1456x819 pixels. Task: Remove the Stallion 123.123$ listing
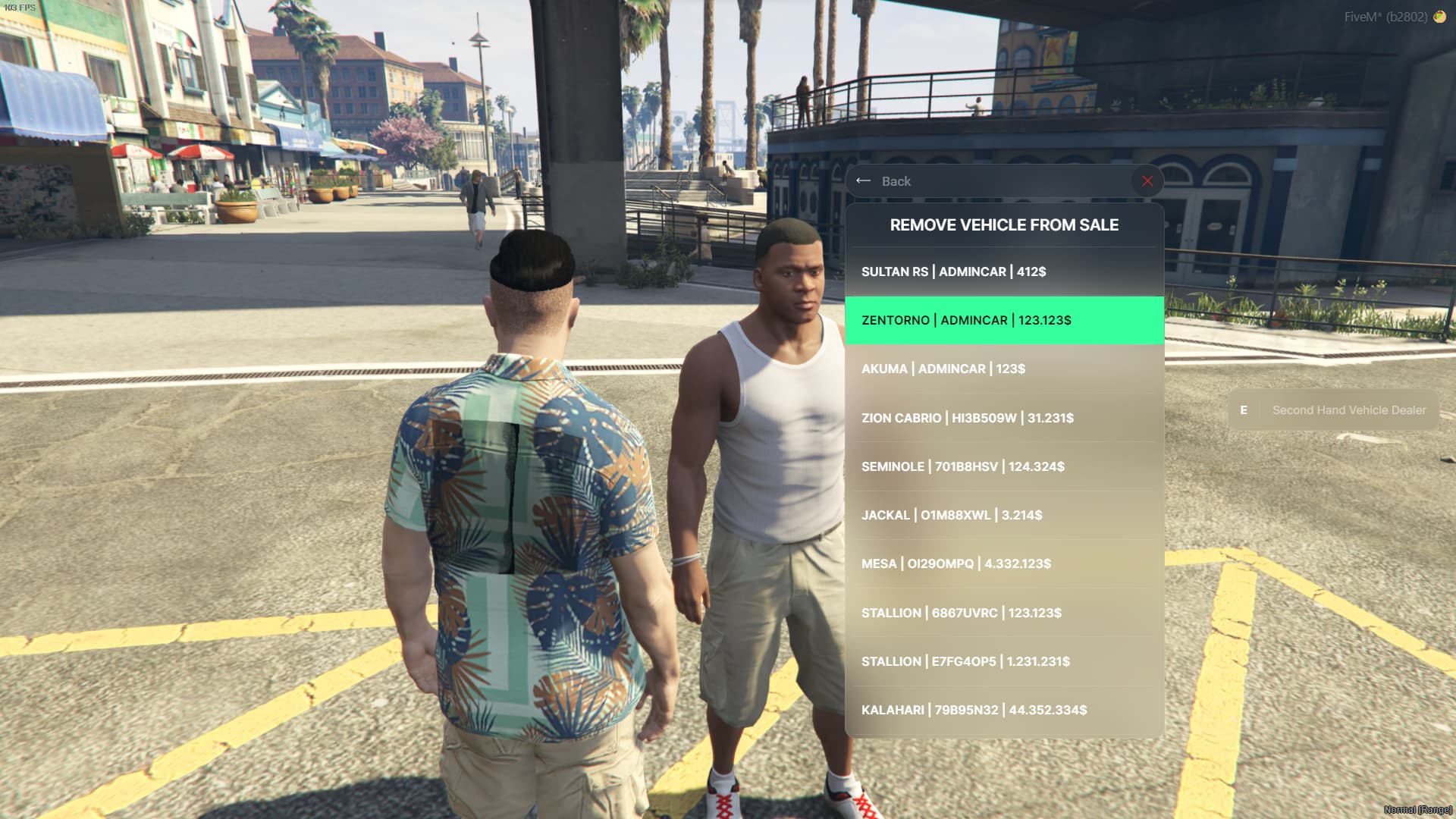[x=1003, y=613]
